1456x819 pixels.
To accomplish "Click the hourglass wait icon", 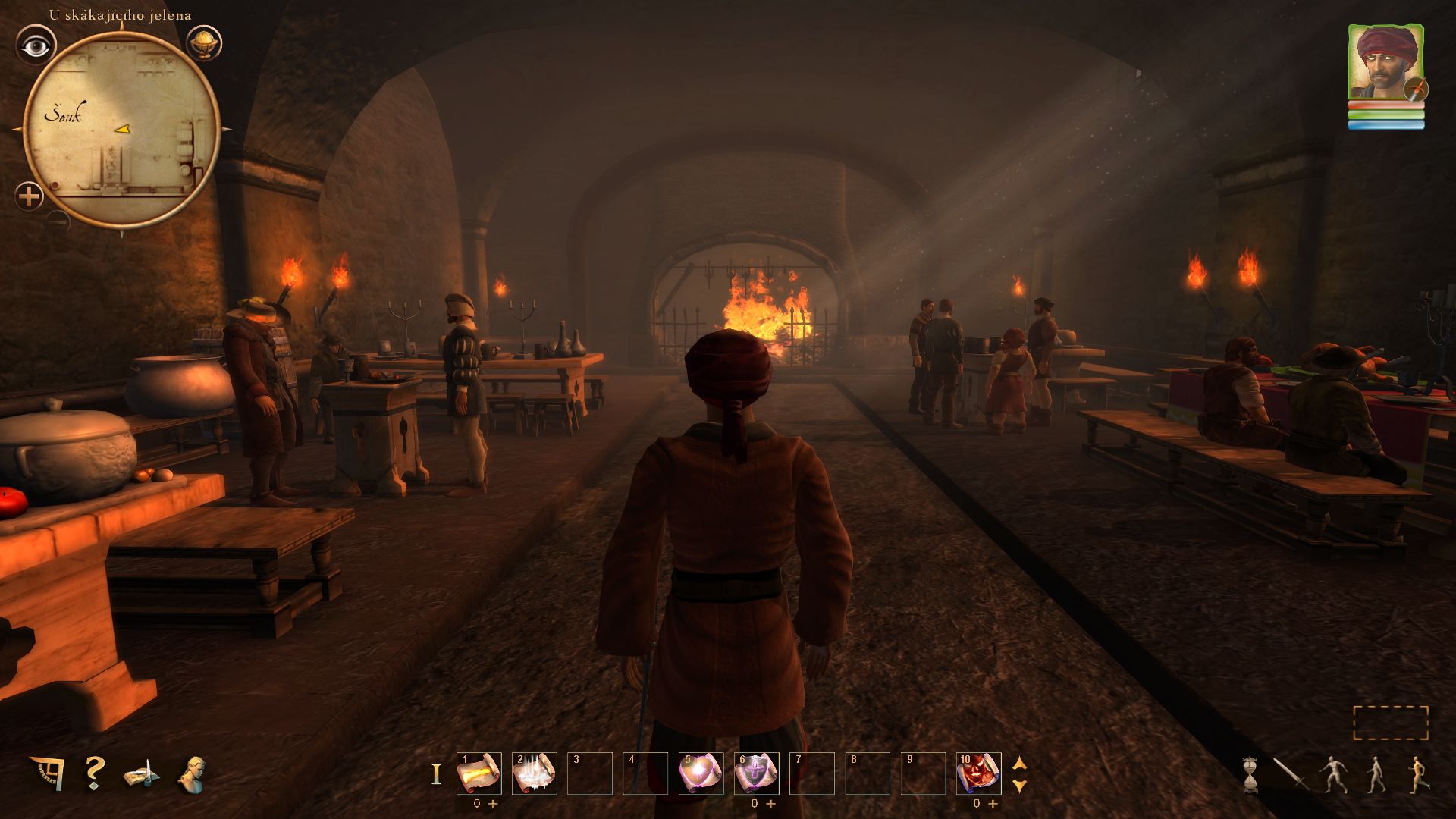I will [x=1250, y=775].
